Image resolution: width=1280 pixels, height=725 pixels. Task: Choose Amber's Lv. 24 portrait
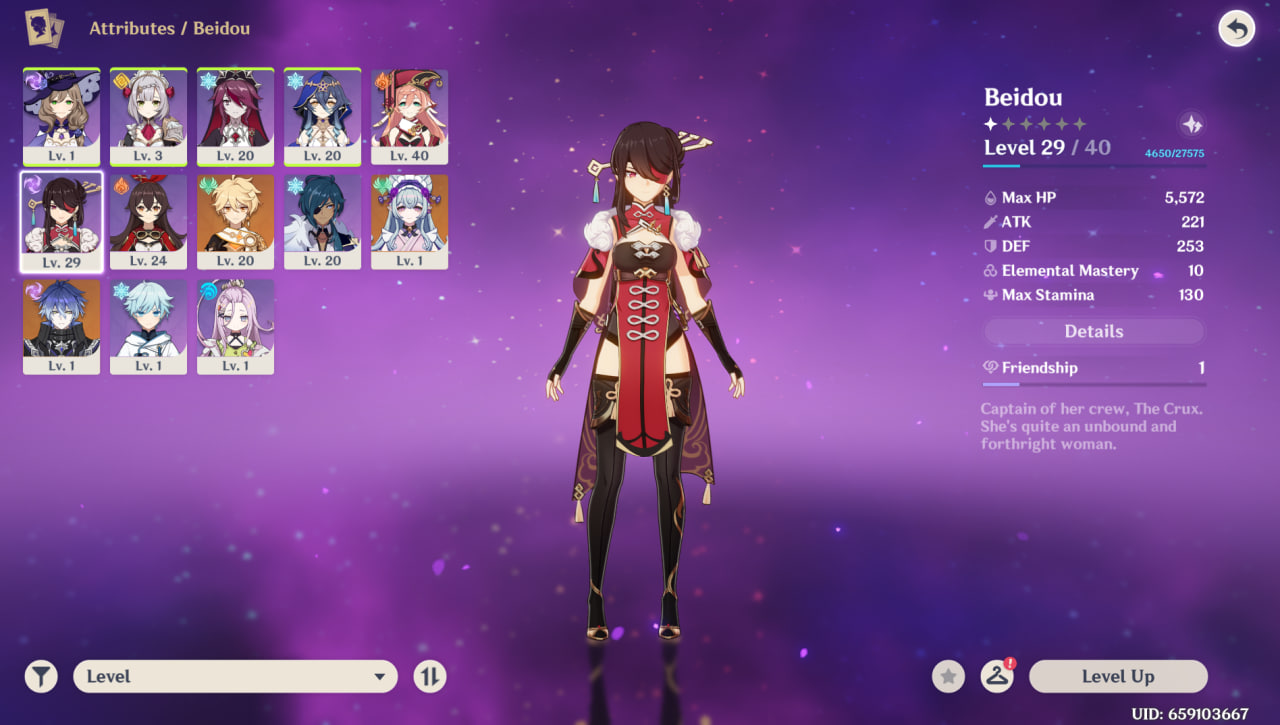(x=148, y=221)
